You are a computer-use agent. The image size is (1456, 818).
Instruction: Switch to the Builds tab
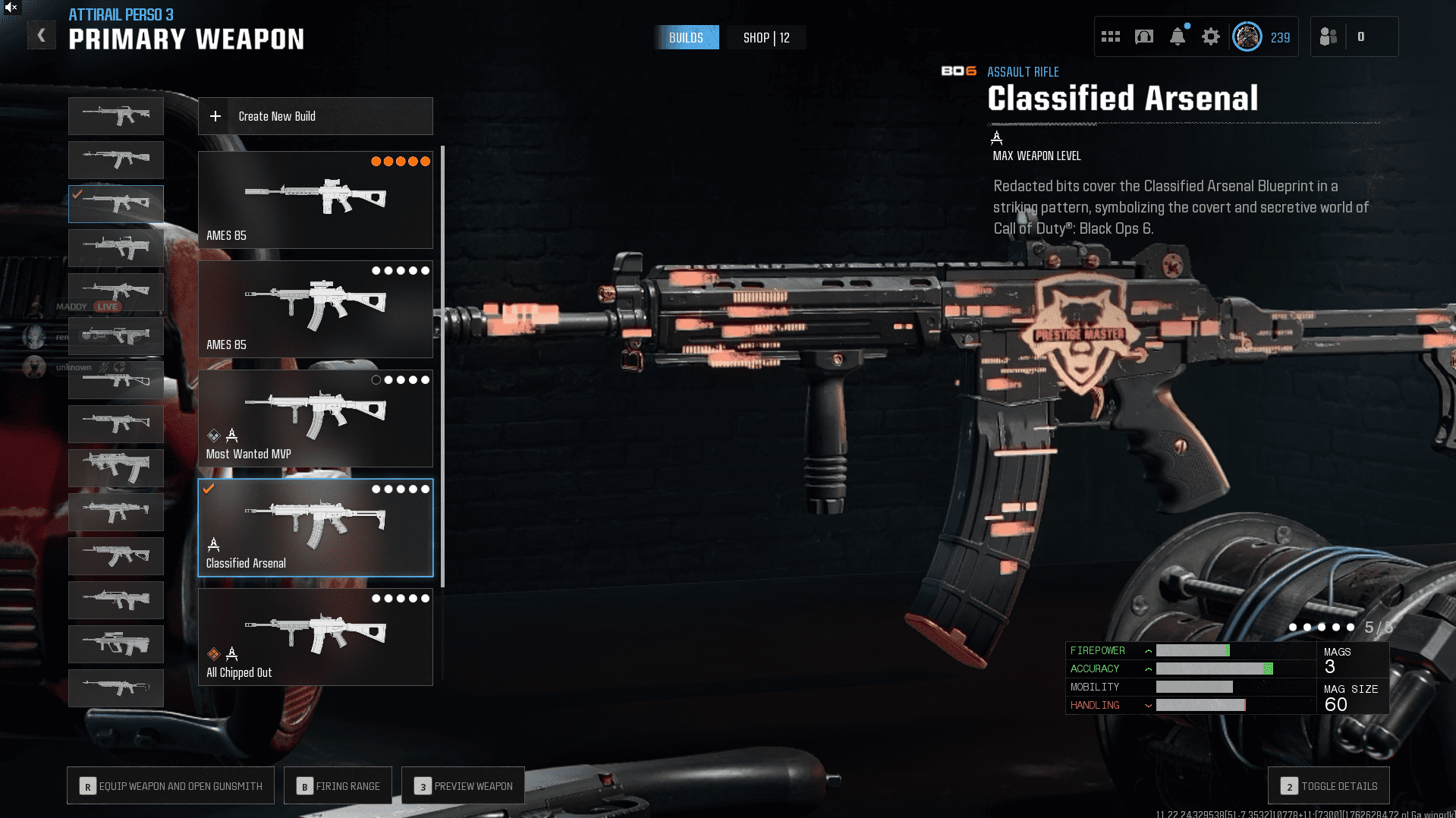coord(686,38)
